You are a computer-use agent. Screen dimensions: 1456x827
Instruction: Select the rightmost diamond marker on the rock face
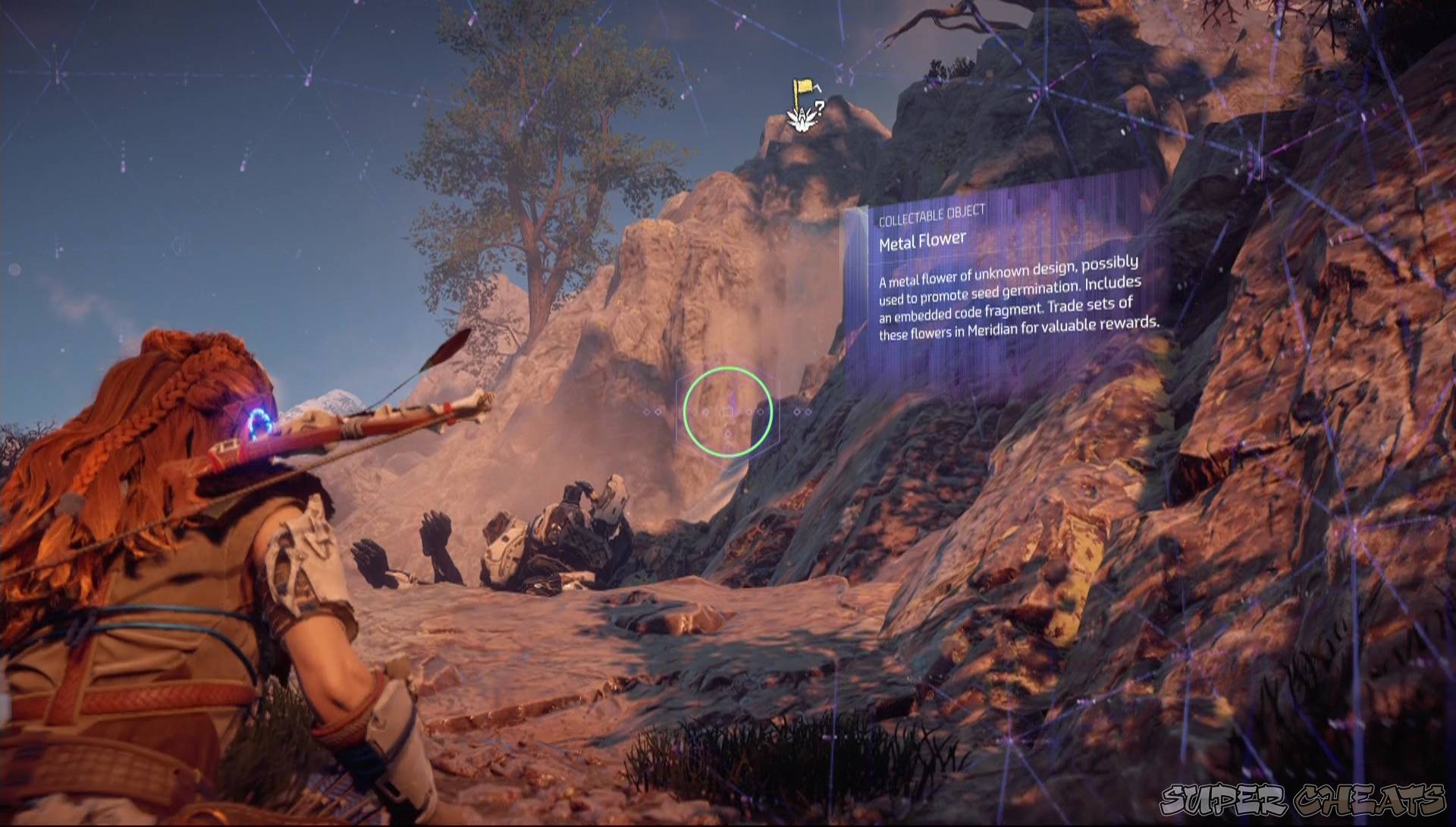click(808, 412)
